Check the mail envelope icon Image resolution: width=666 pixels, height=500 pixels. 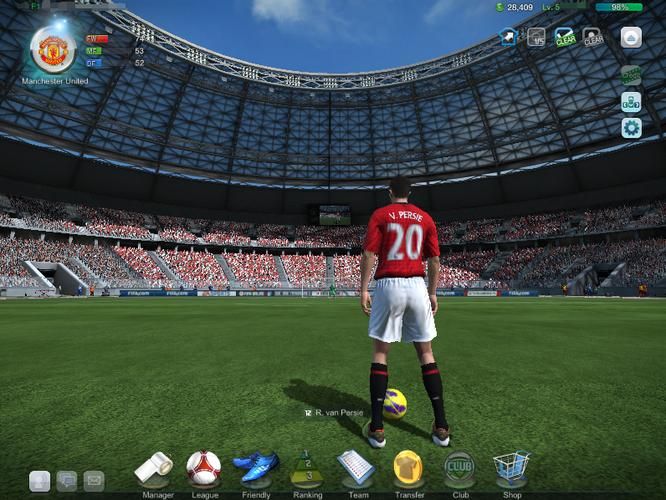coord(94,480)
